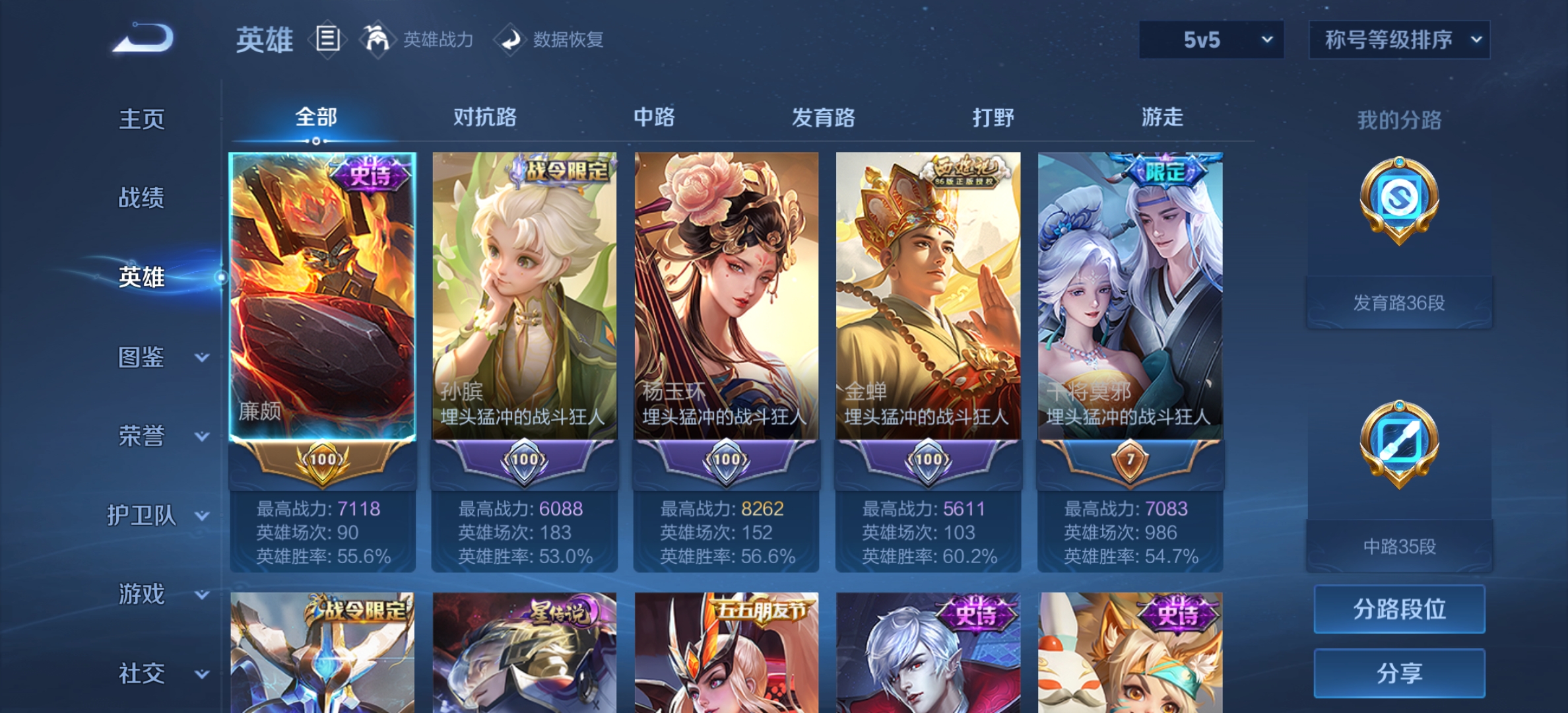1568x713 pixels.
Task: Click the 分享 share button
Action: coord(1398,673)
